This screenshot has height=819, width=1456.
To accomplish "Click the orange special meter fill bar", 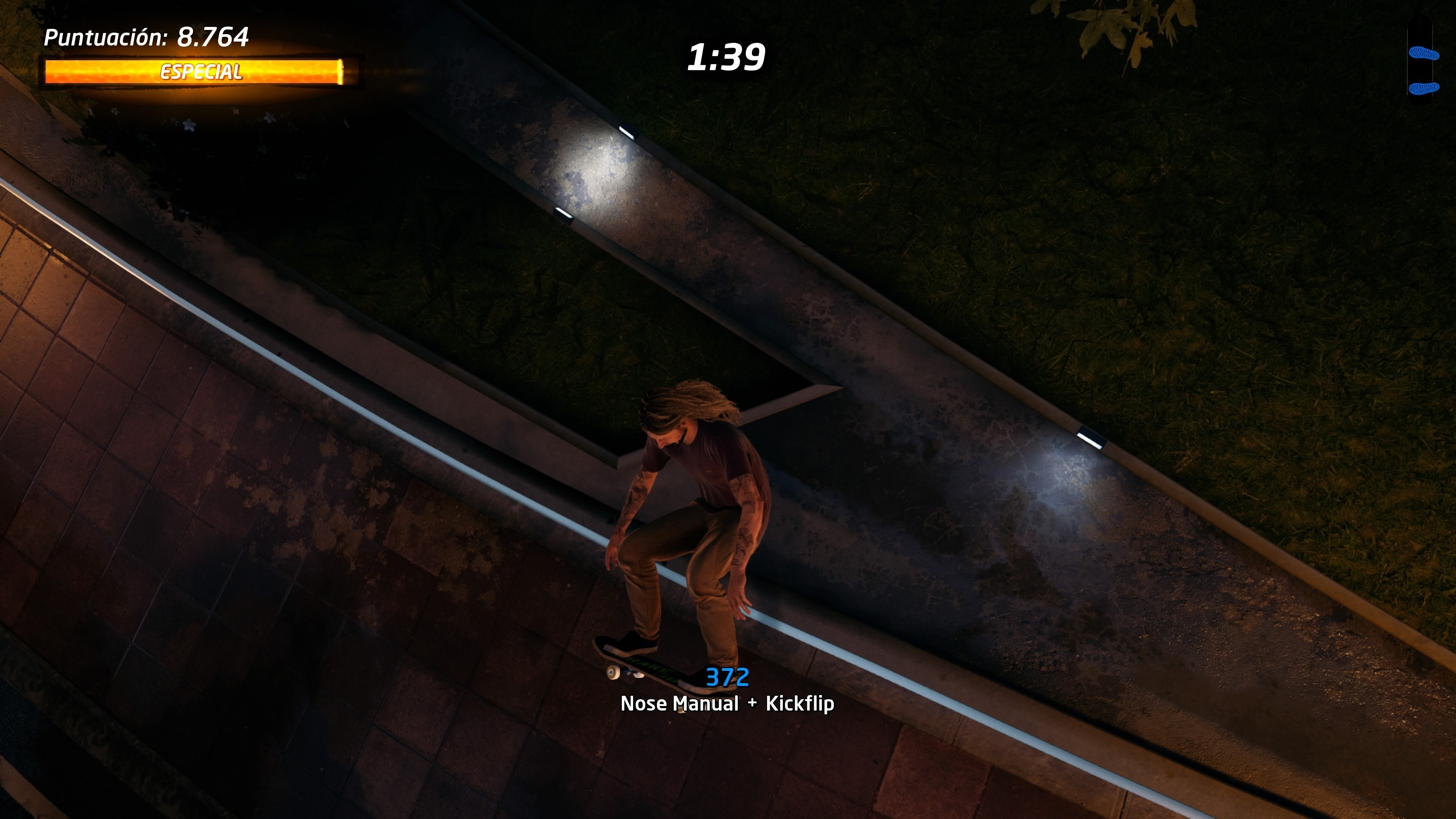I will [201, 72].
